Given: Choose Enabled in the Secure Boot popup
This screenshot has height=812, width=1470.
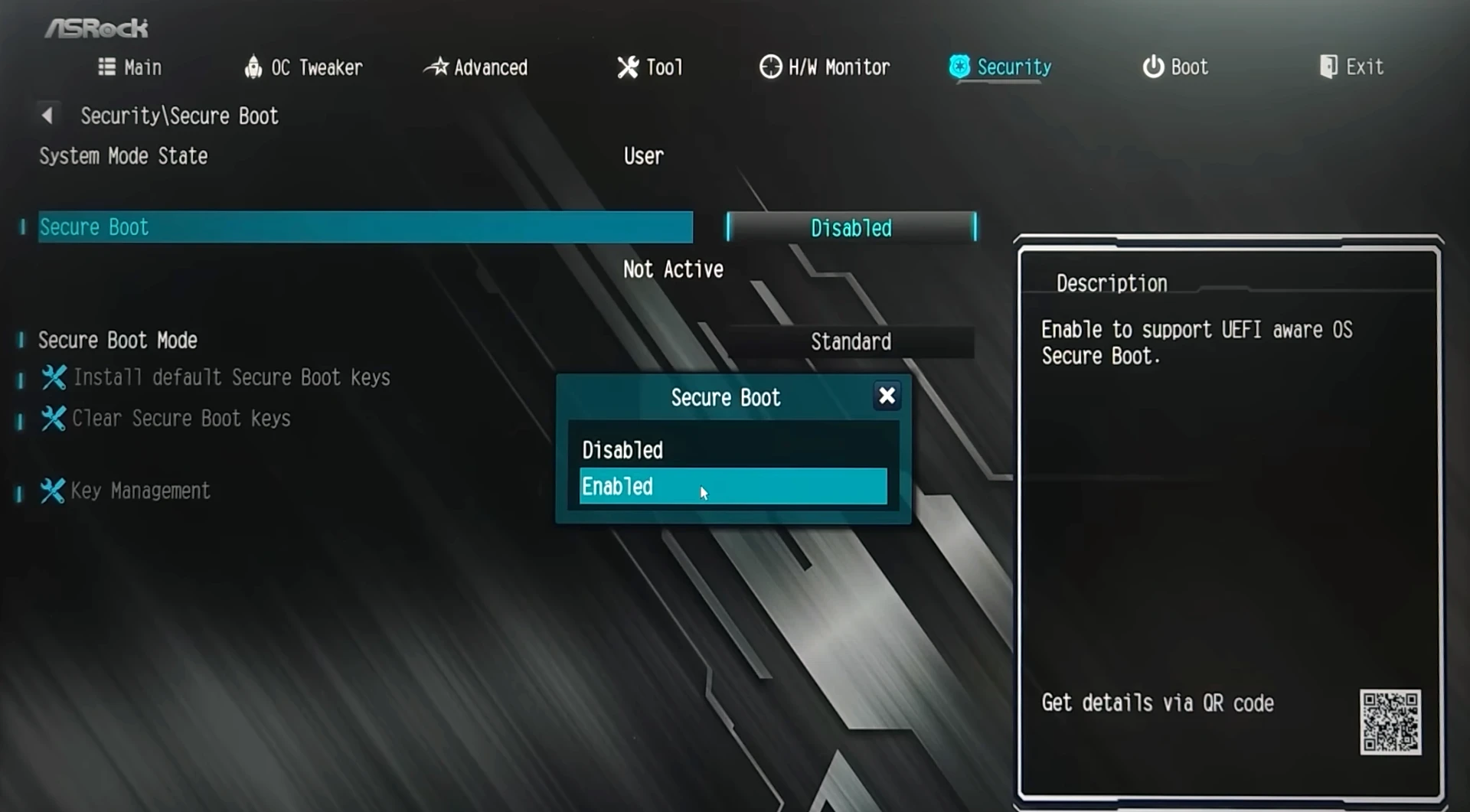Looking at the screenshot, I should click(x=733, y=487).
